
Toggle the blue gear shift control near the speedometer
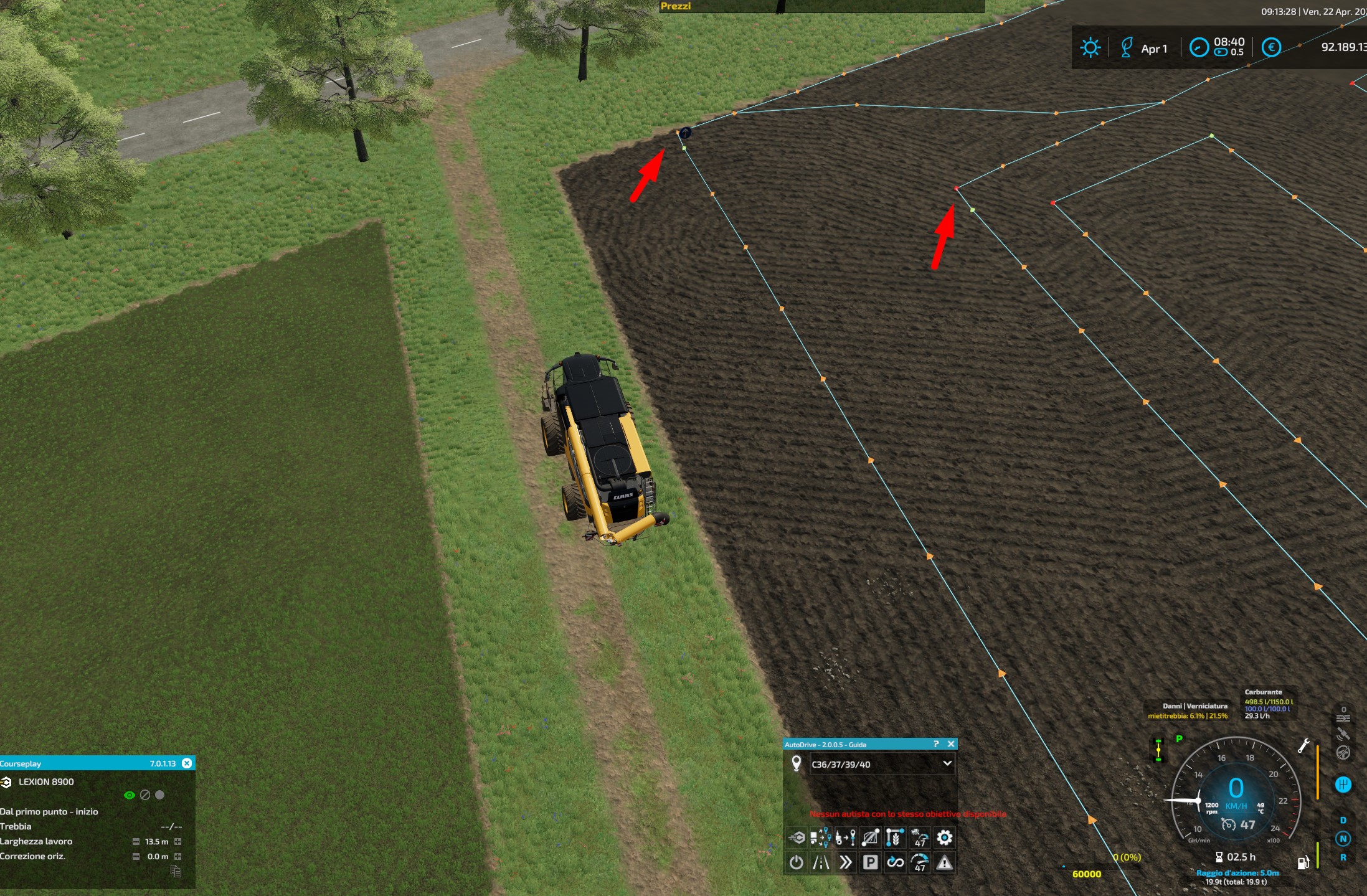tap(1343, 785)
